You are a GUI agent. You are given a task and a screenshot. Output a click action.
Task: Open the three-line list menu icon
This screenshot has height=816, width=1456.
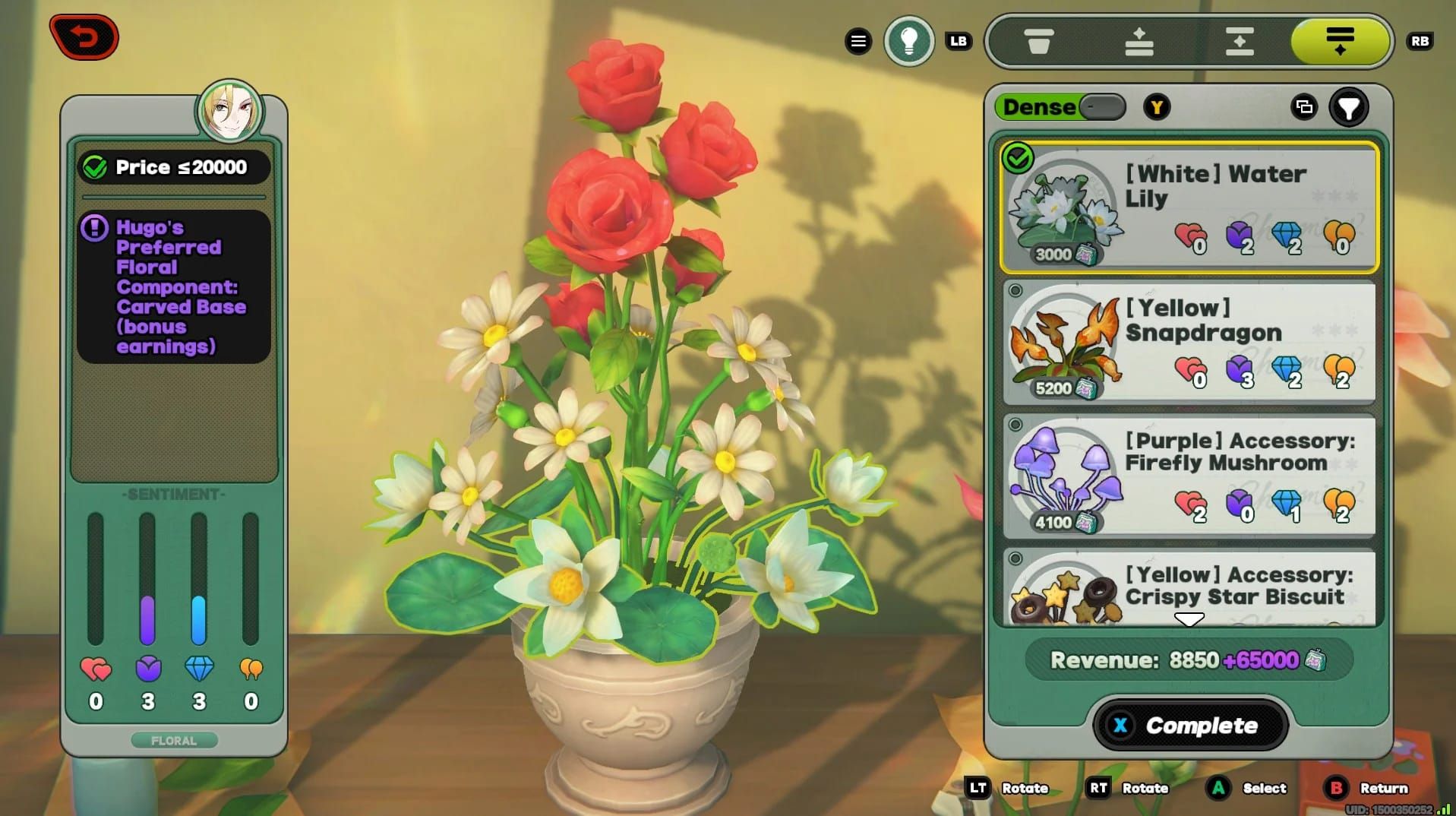click(858, 41)
